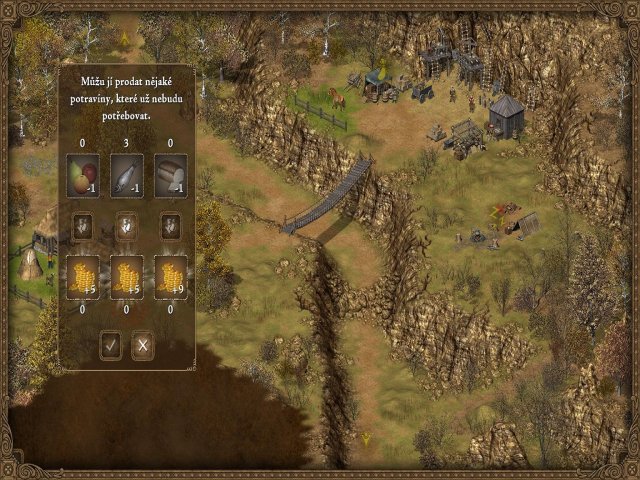Confirm the sale with the checkmark button
Viewport: 640px width, 480px height.
(111, 346)
